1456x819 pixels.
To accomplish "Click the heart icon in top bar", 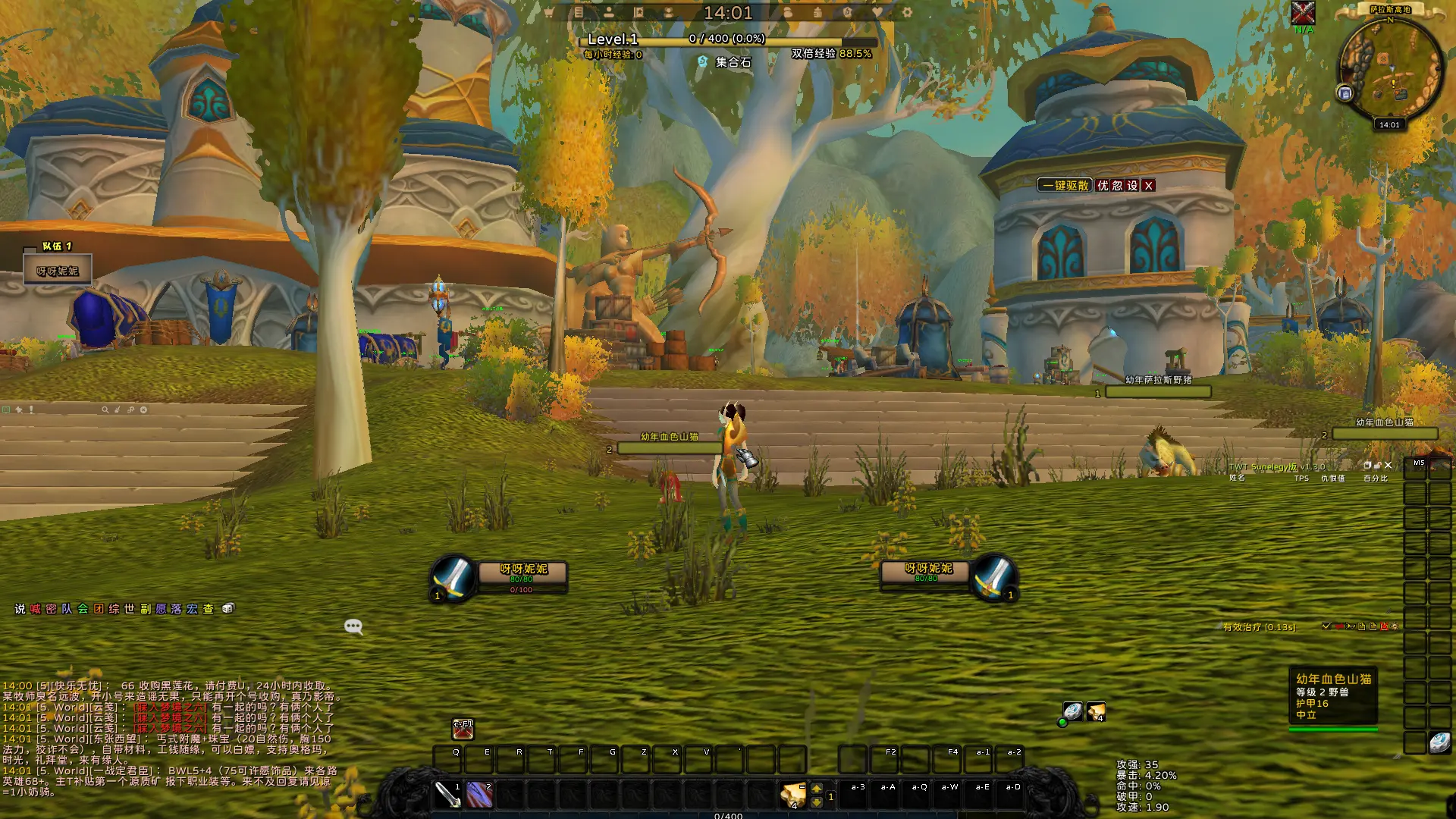I will (x=877, y=12).
